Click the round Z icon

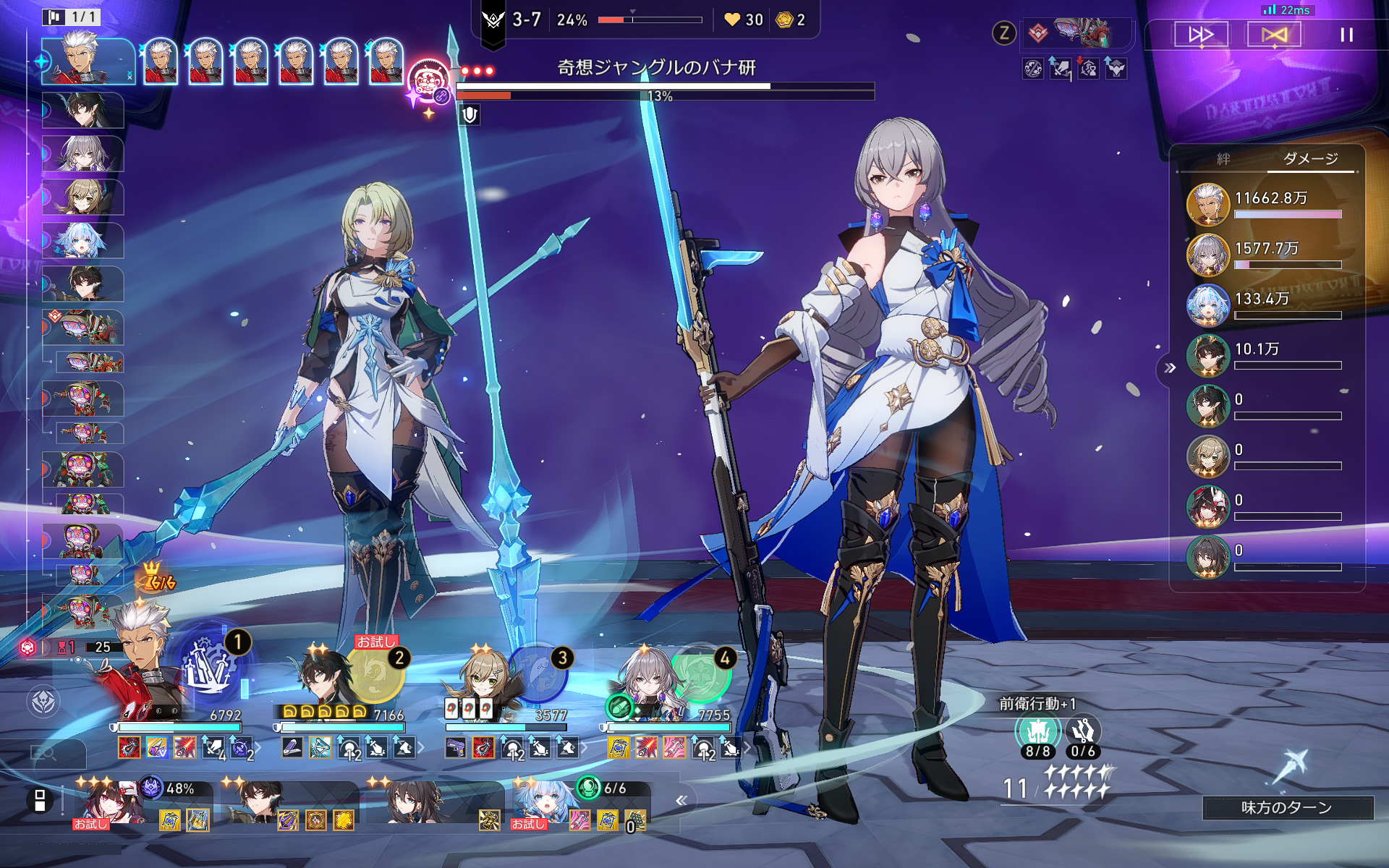(x=1004, y=33)
